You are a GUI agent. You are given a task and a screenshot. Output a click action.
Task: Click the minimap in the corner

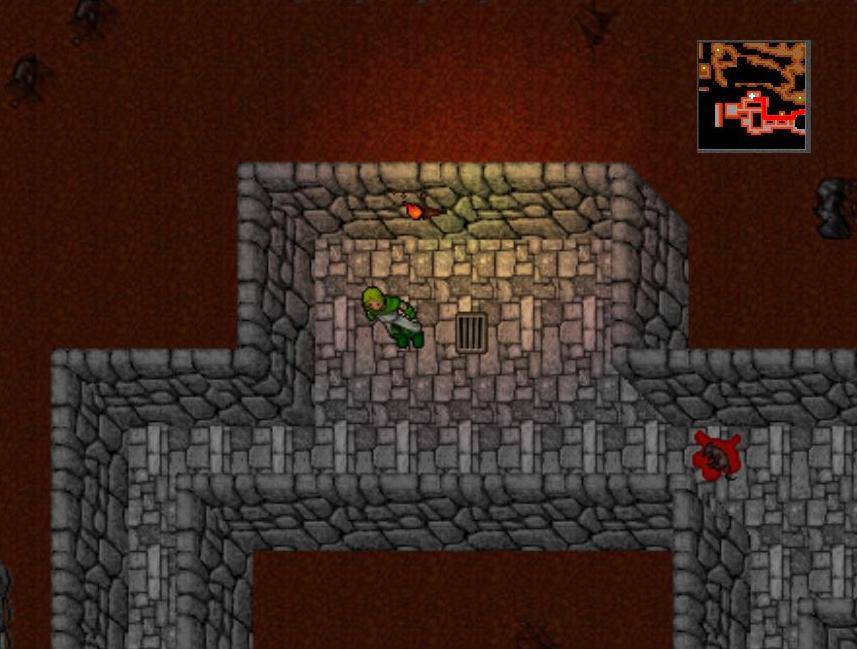[753, 96]
